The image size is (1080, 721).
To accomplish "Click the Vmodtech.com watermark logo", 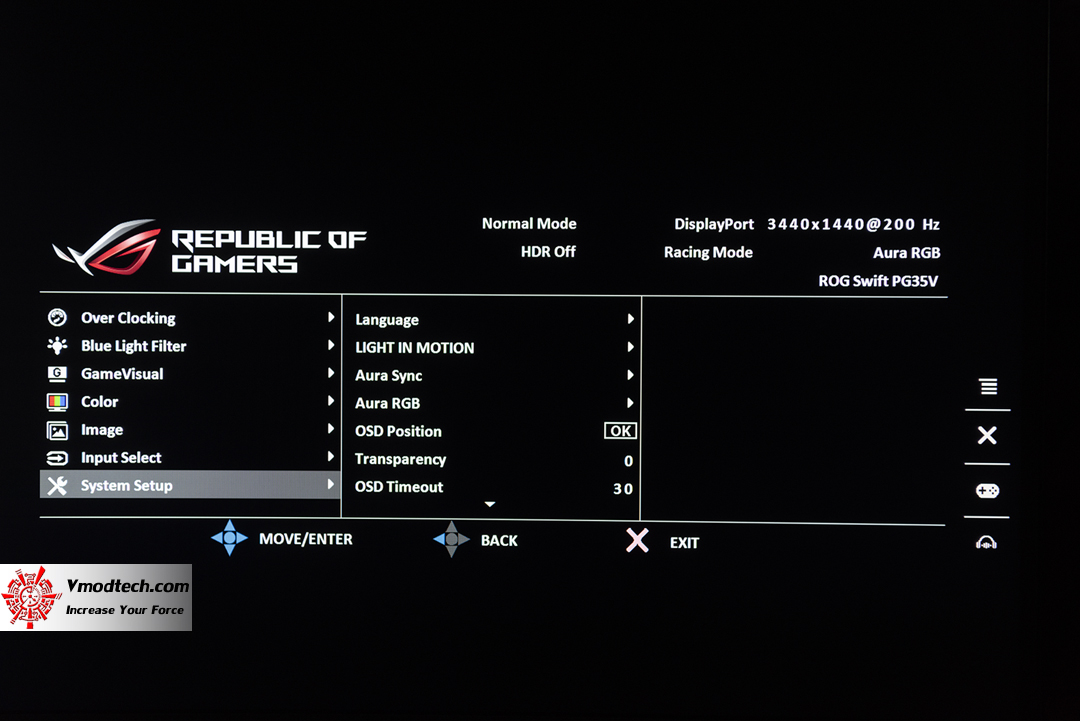I will tap(96, 597).
